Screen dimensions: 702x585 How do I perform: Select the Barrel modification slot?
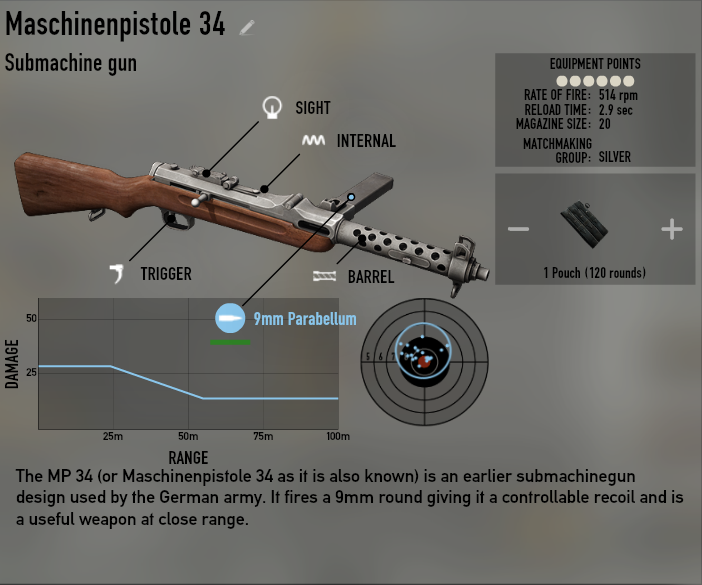click(324, 277)
